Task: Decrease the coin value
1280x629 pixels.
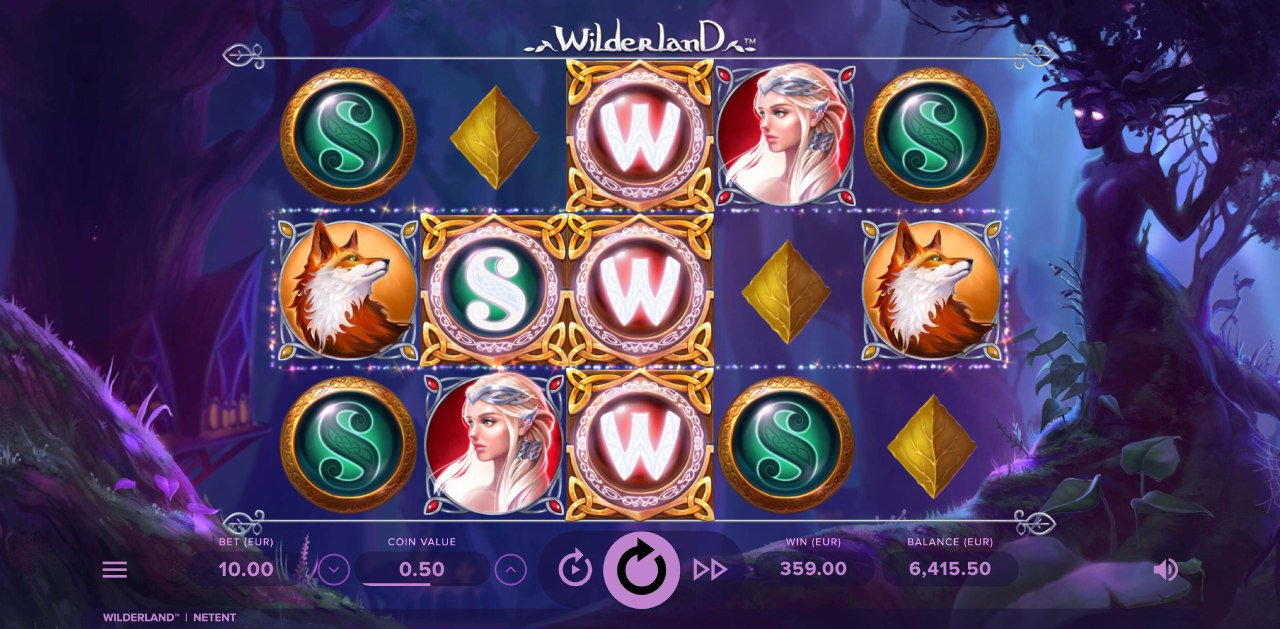Action: [x=333, y=570]
